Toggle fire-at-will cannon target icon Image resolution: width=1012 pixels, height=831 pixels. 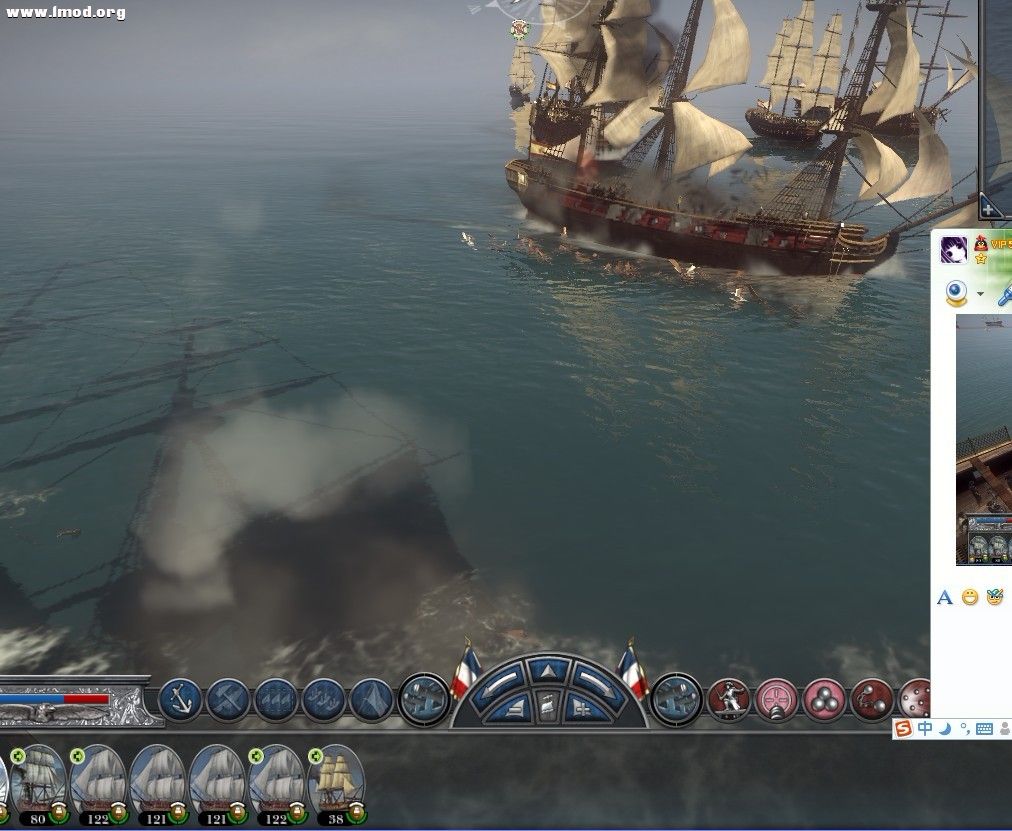pyautogui.click(x=777, y=699)
